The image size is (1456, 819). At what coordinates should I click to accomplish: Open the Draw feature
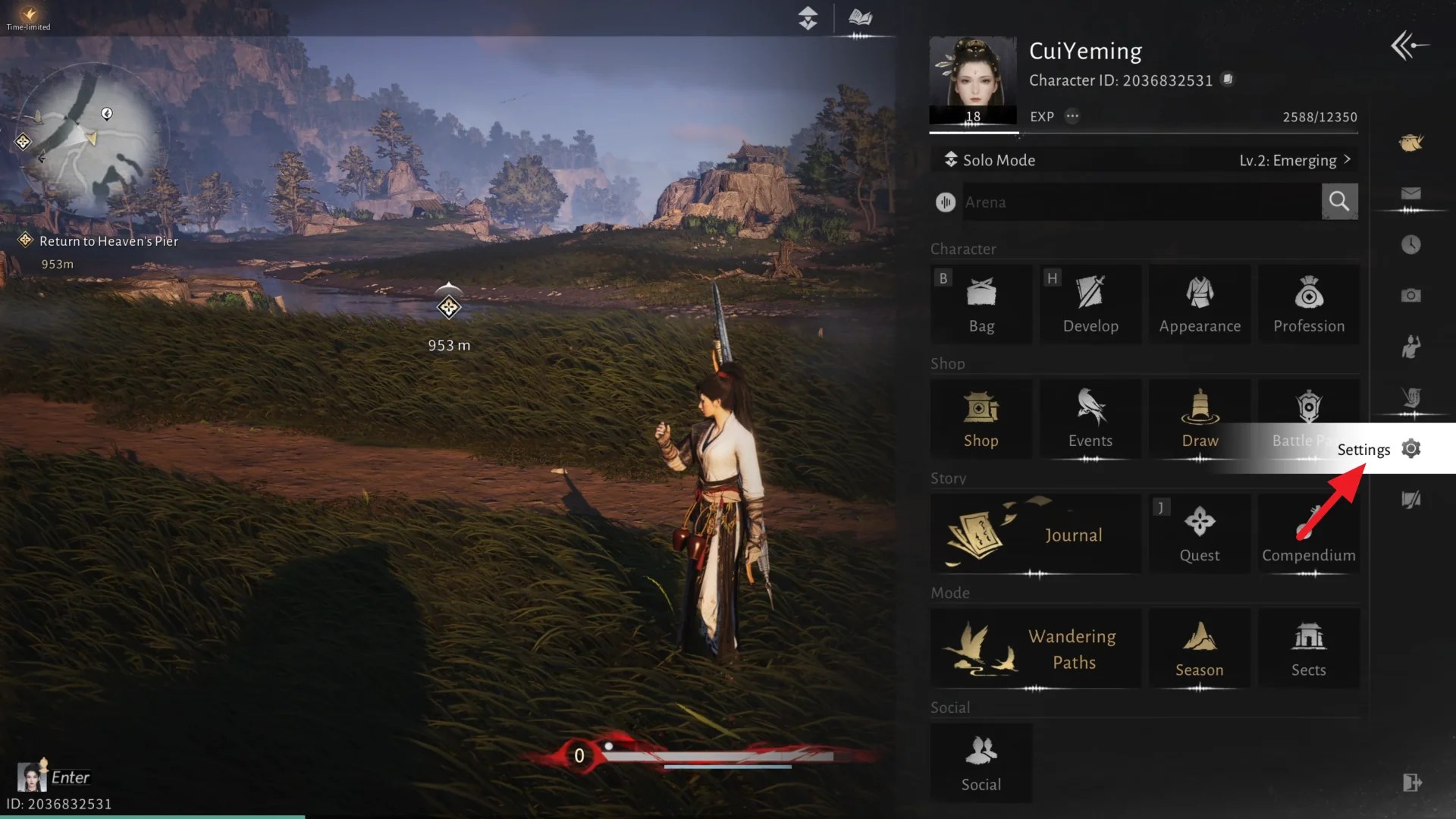(x=1200, y=418)
